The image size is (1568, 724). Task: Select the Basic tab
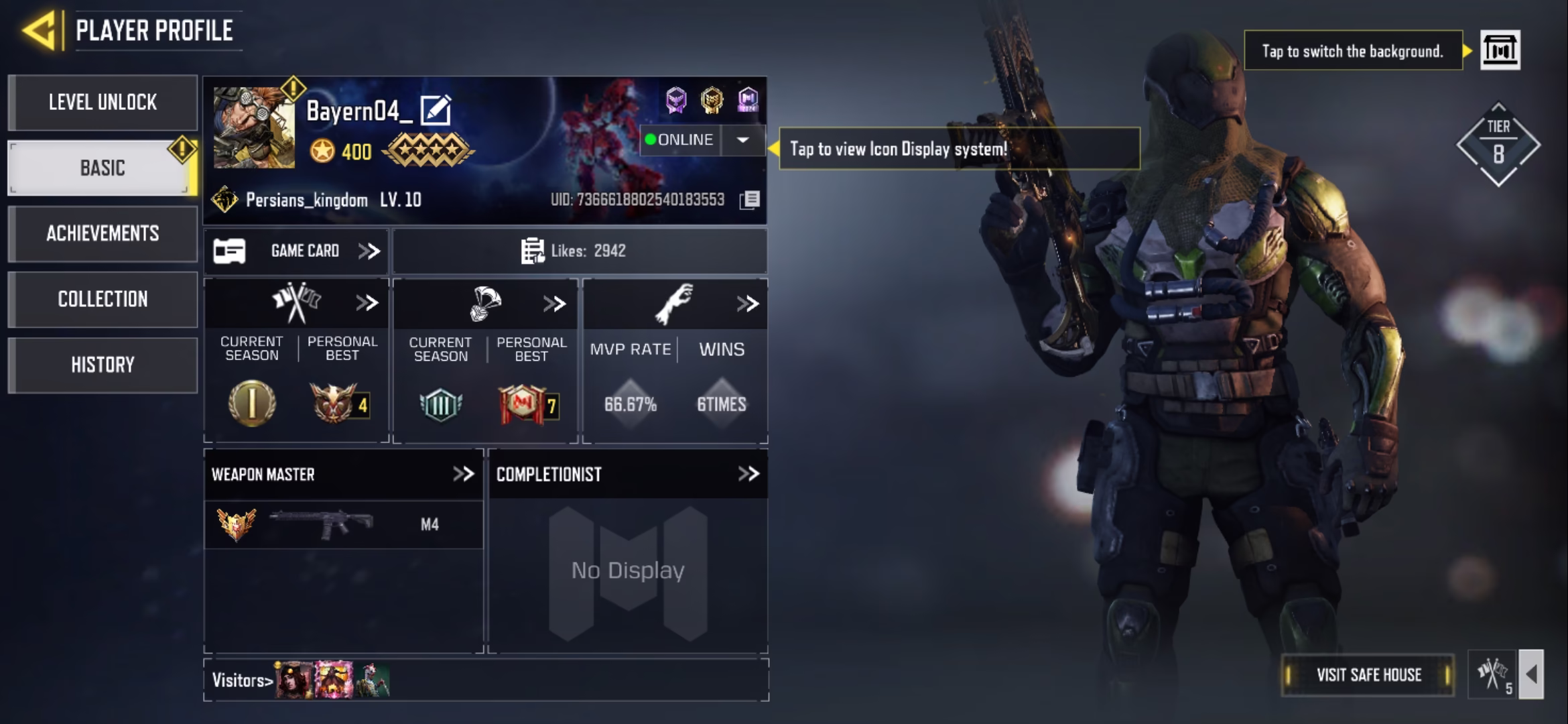pyautogui.click(x=103, y=168)
